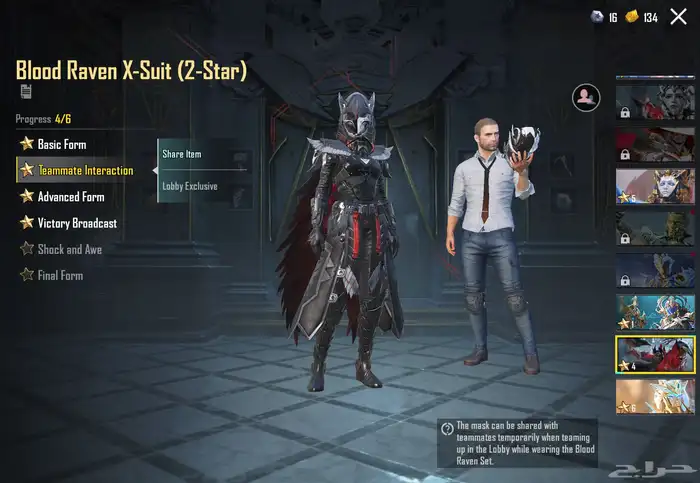Tap the silver currency icon
The width and height of the screenshot is (700, 483).
(596, 17)
